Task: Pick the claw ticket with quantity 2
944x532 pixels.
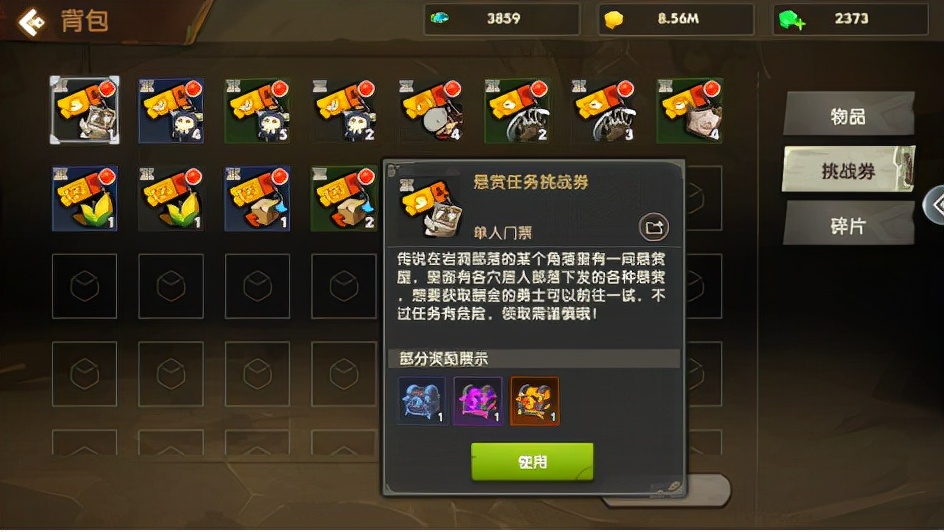Action: tap(517, 110)
